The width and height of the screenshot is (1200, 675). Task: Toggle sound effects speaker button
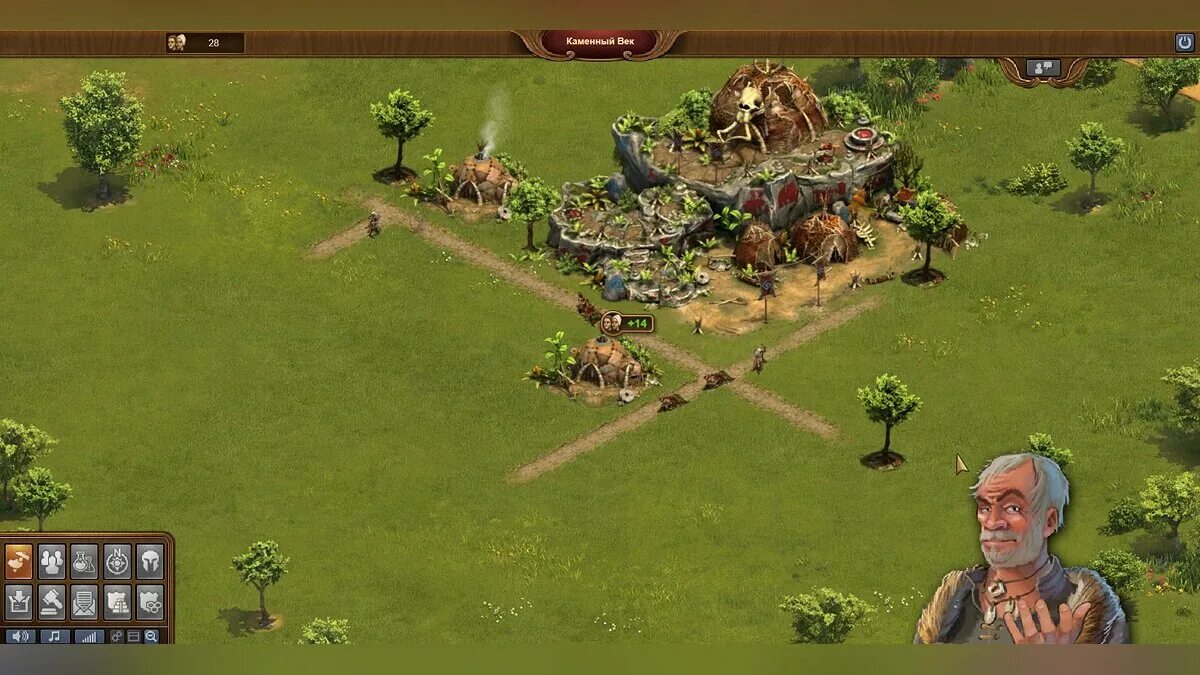coord(20,636)
